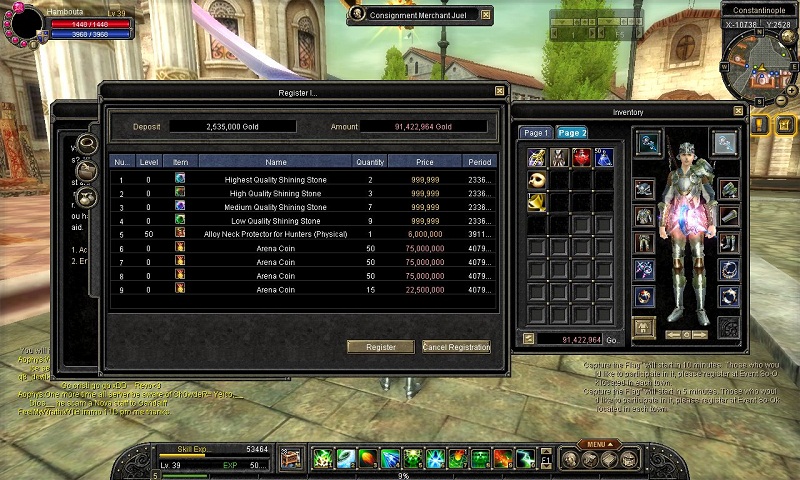Open the MENU expander on the bottom bar

(x=597, y=444)
